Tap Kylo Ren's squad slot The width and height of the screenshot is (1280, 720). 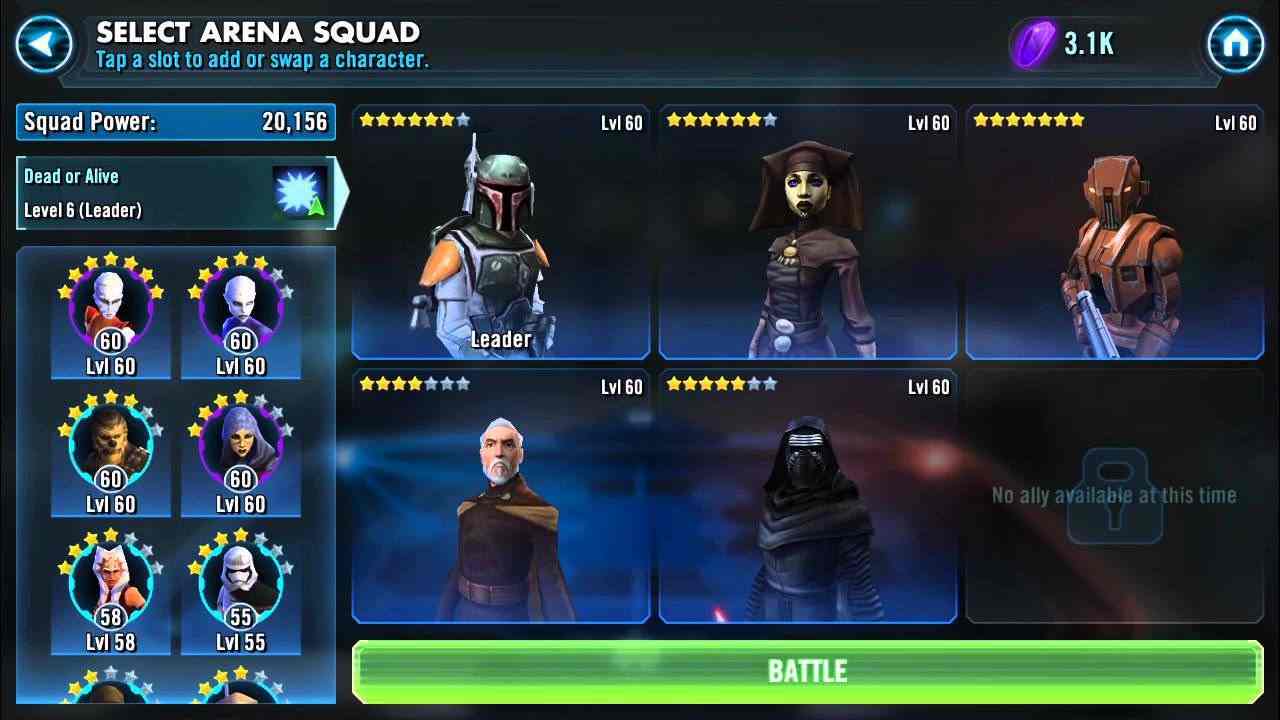(807, 500)
